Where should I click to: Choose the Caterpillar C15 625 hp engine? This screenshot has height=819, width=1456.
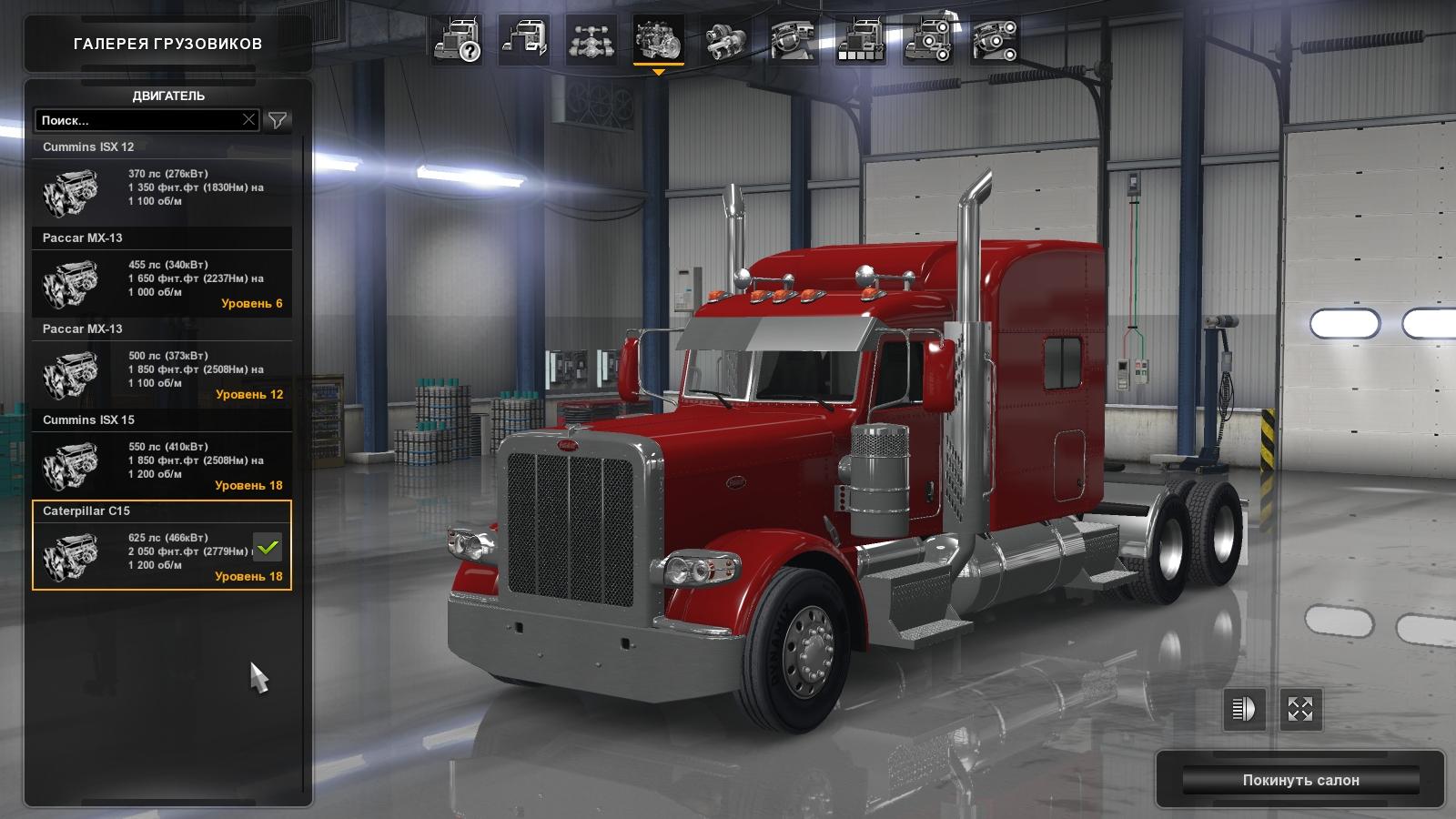point(162,551)
